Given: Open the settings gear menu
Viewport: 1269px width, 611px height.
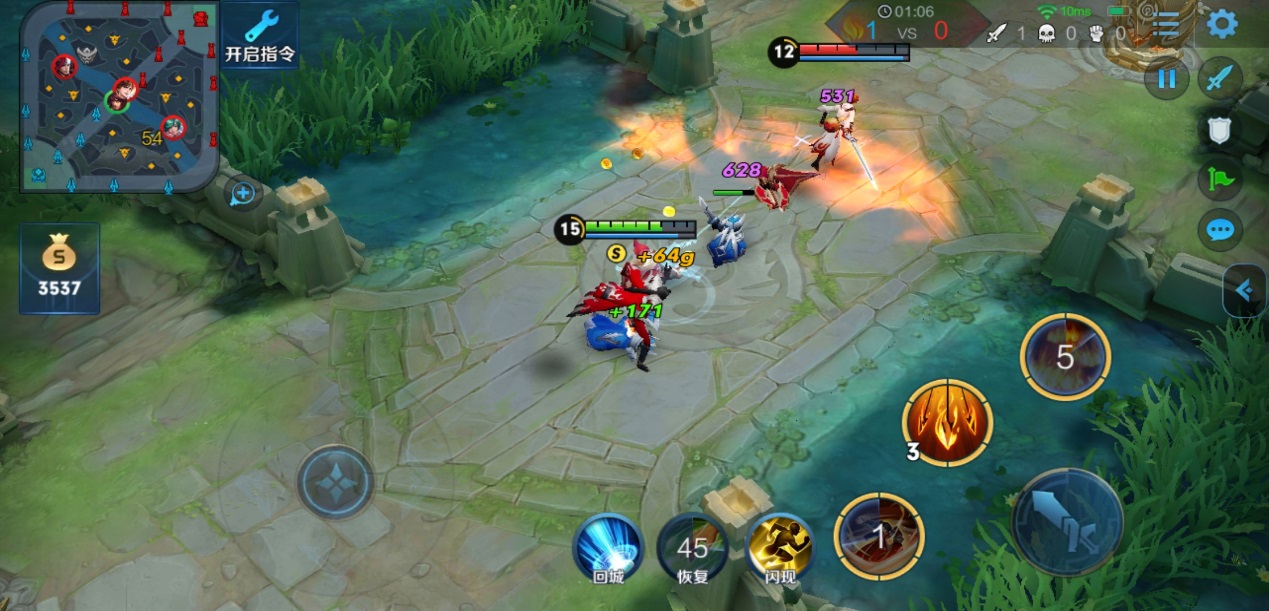Looking at the screenshot, I should (1222, 23).
